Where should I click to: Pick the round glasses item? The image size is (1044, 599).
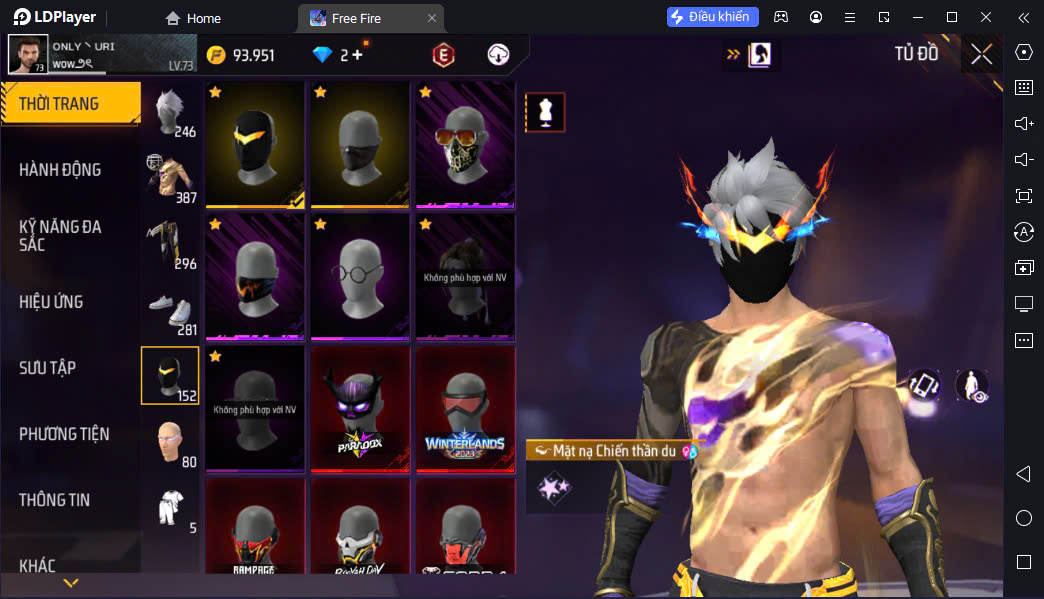[360, 276]
